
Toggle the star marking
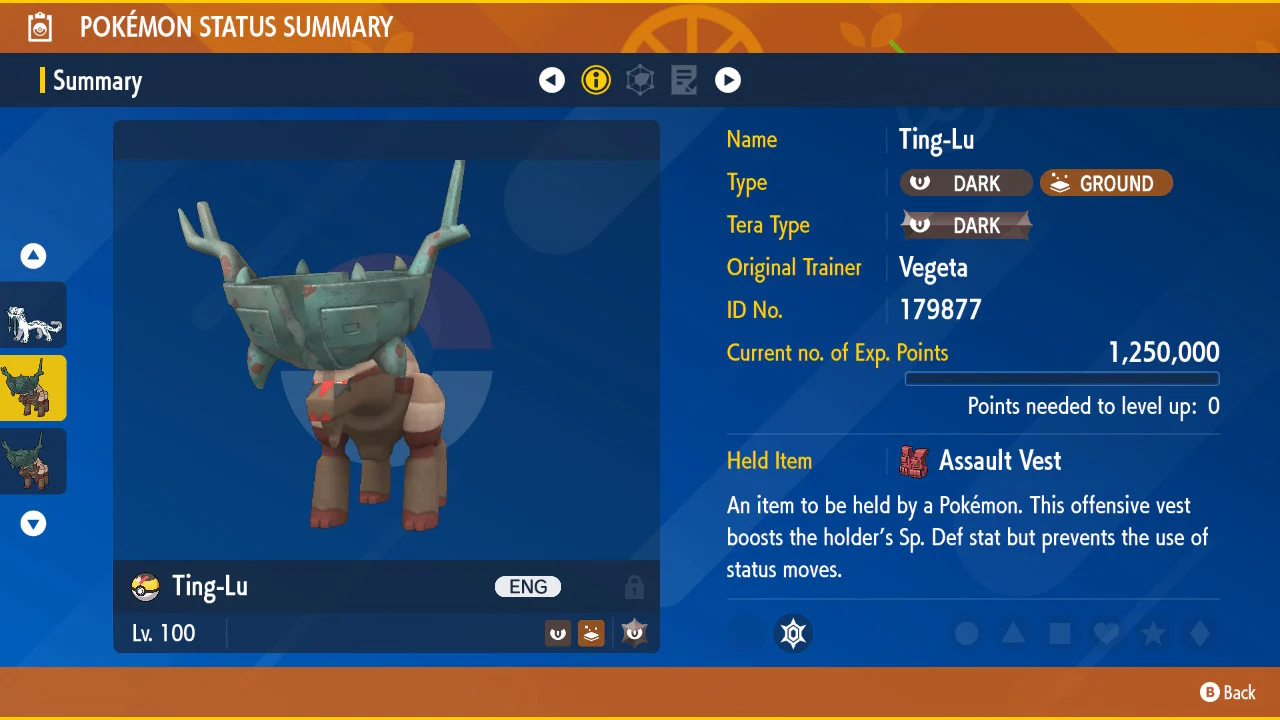coord(1153,633)
